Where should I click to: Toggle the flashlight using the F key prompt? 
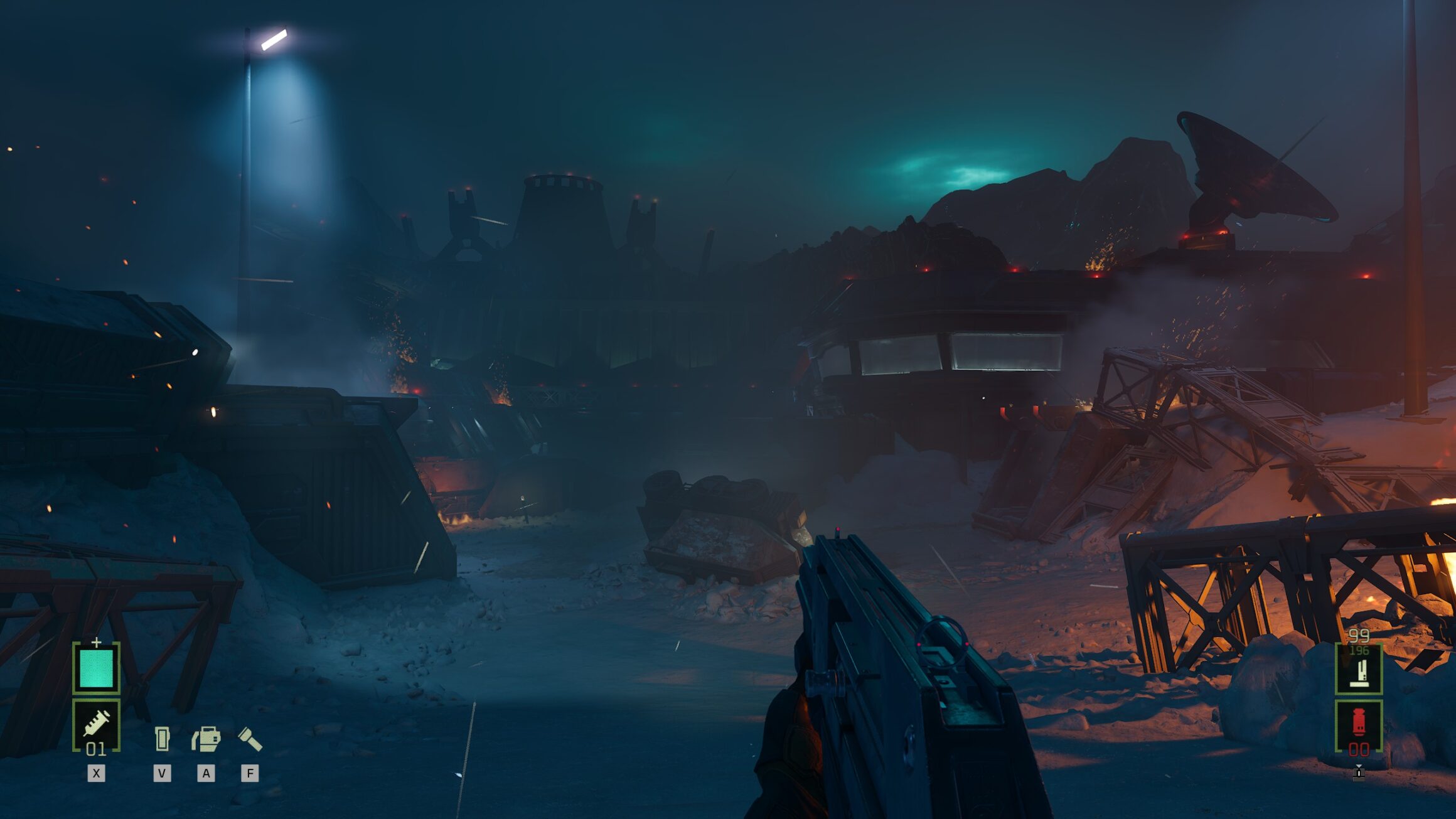click(x=250, y=773)
